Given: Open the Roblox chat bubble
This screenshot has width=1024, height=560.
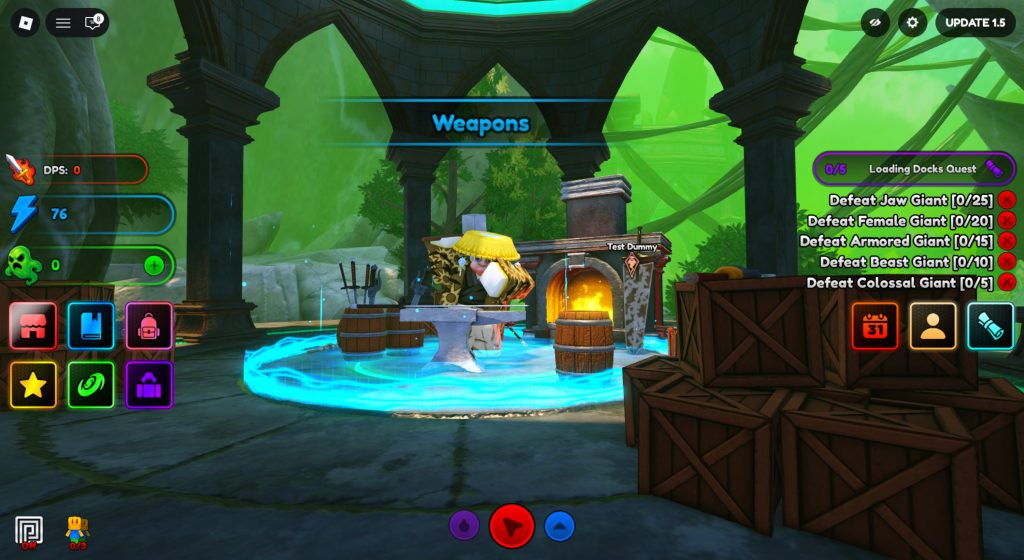Looking at the screenshot, I should coord(93,23).
